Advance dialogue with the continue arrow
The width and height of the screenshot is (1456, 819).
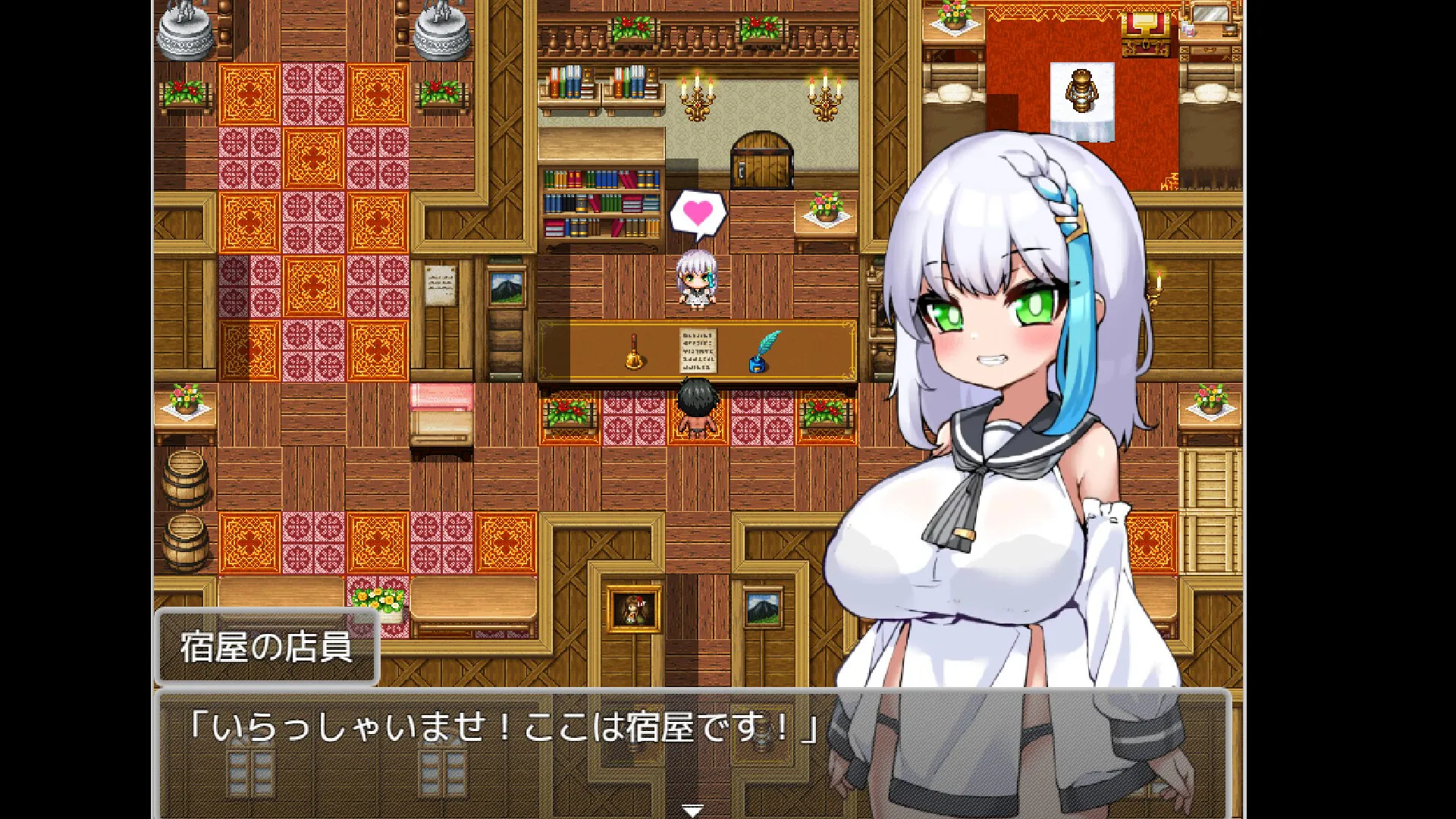tap(692, 810)
